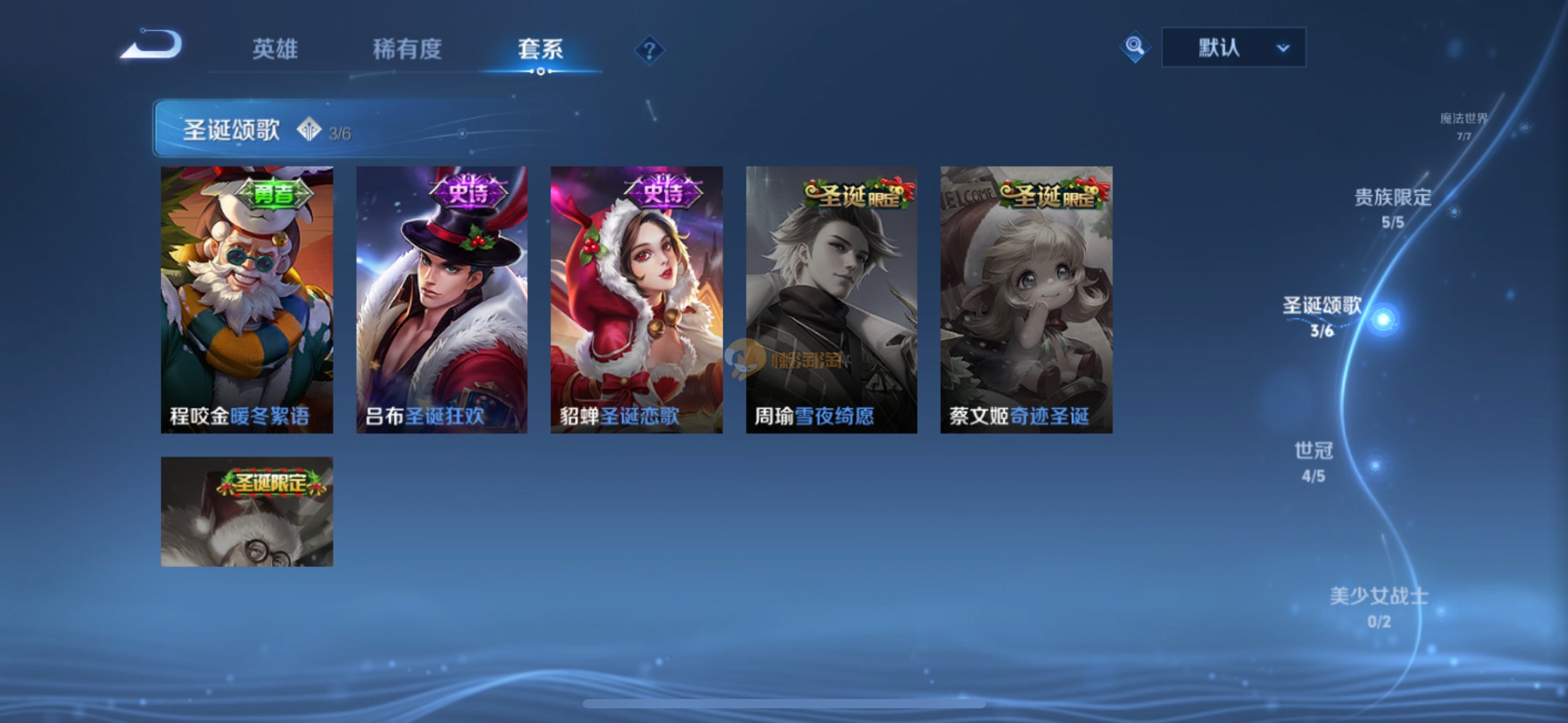Choose the 吕布 圣诞狂欢 skin card
The height and width of the screenshot is (723, 1568).
pos(442,299)
